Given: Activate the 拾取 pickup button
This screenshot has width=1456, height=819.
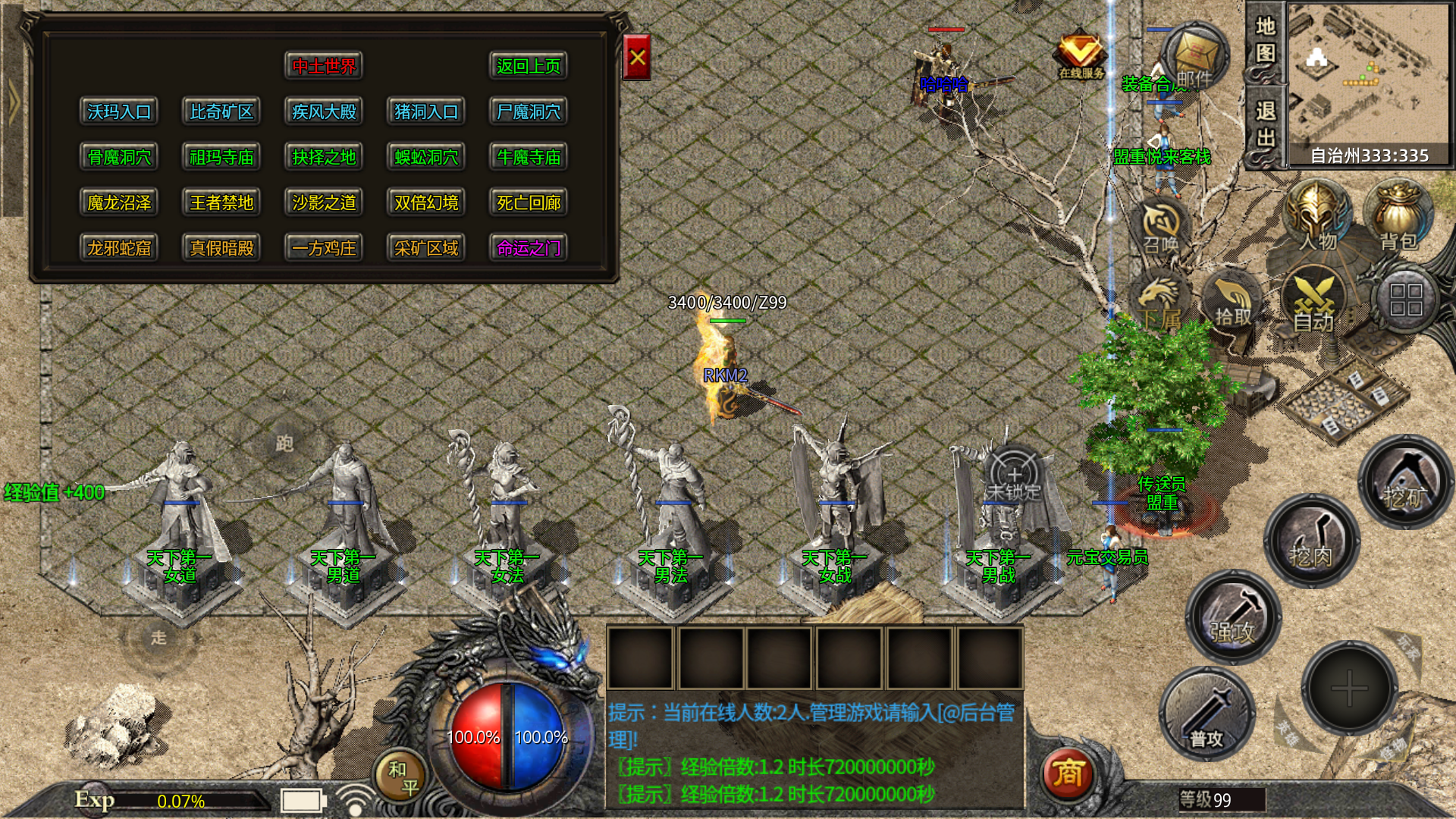Looking at the screenshot, I should (1233, 302).
